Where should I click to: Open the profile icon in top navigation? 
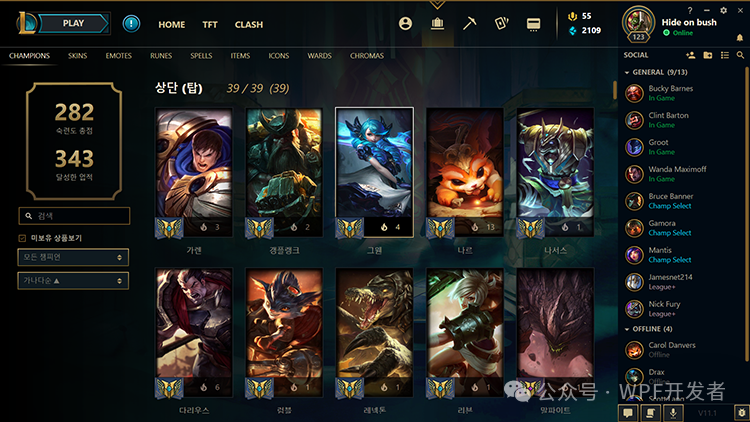(x=405, y=23)
